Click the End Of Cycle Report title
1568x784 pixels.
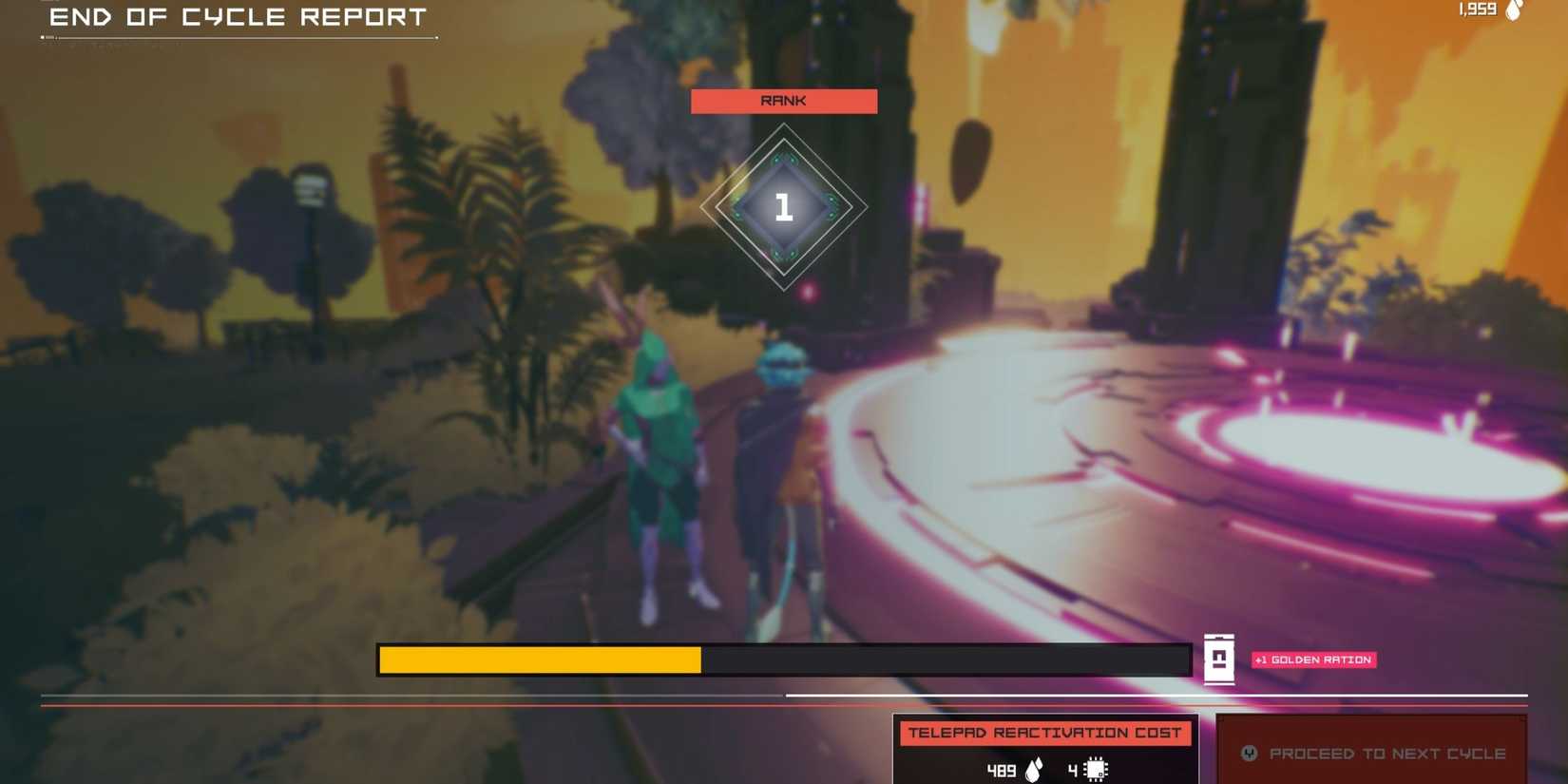point(238,16)
